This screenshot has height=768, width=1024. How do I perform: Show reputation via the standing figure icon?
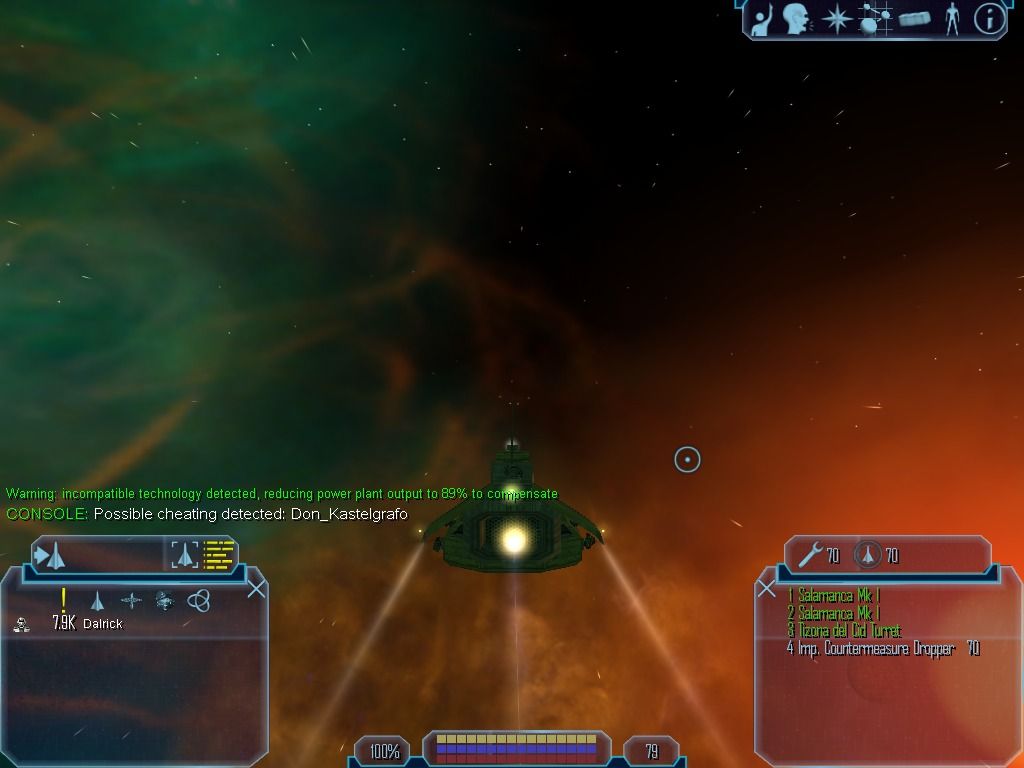pos(951,18)
